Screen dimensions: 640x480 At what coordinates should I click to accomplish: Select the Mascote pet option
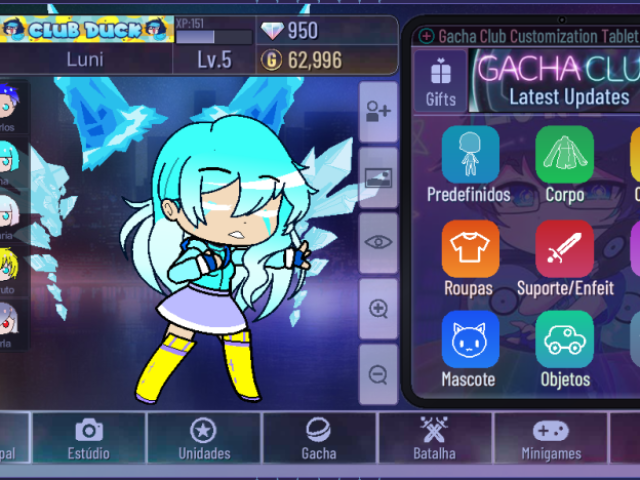point(468,350)
